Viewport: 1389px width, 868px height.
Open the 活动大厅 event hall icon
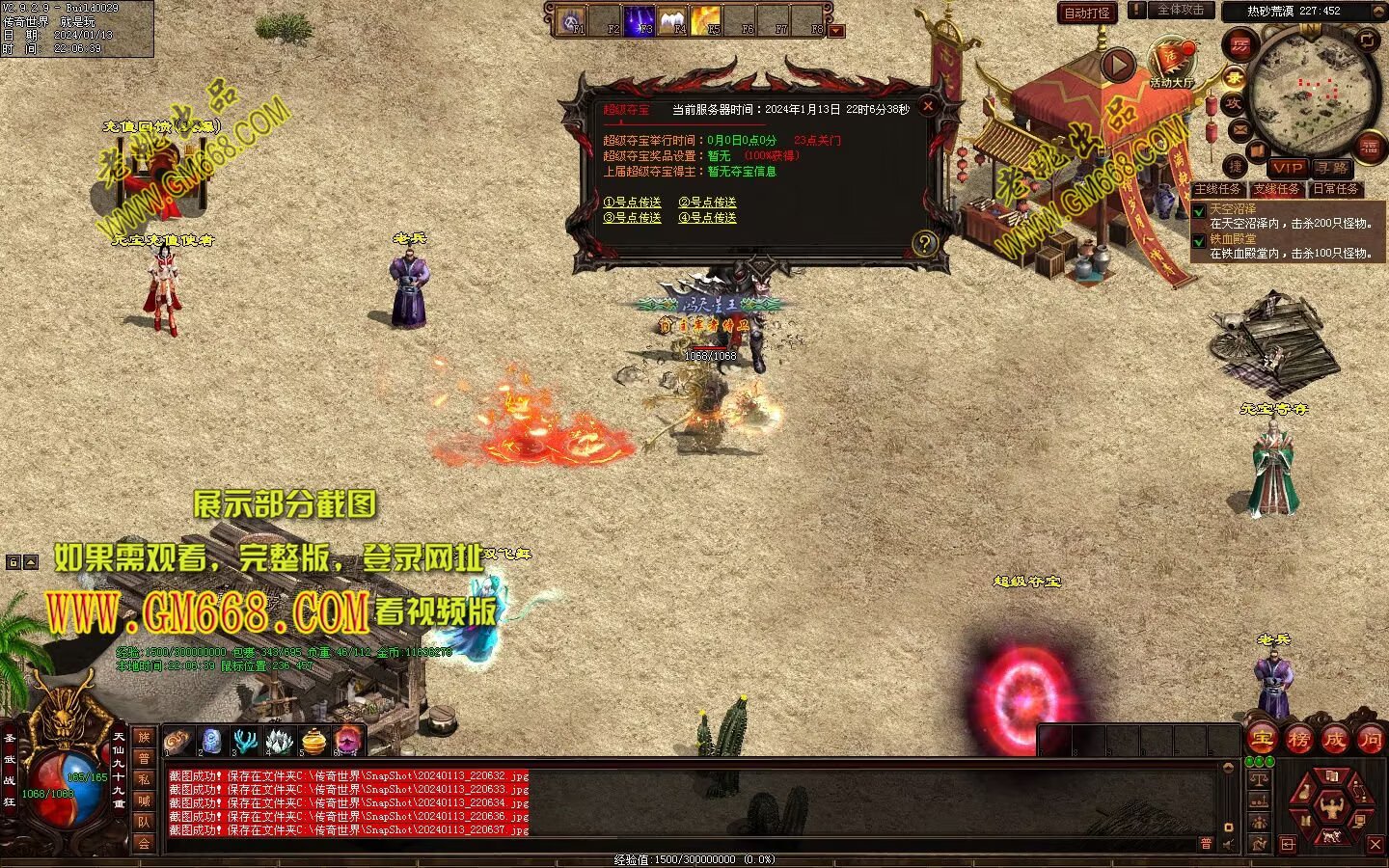[x=1171, y=63]
